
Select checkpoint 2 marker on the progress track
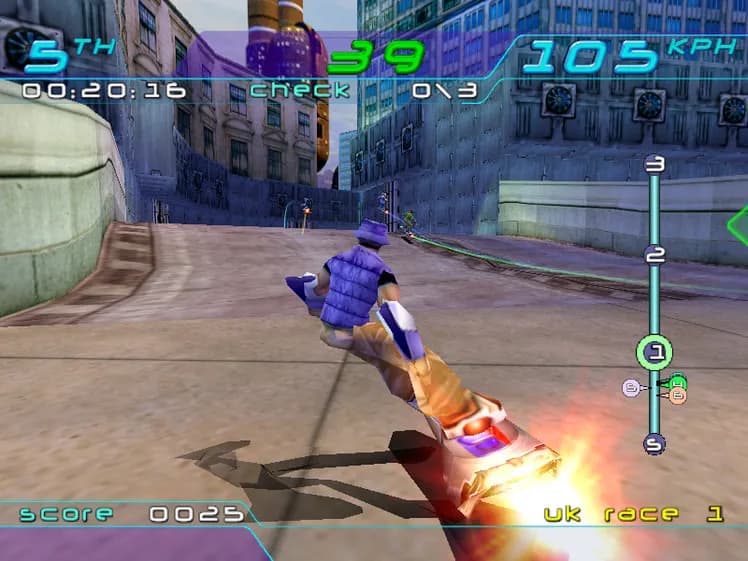(655, 255)
